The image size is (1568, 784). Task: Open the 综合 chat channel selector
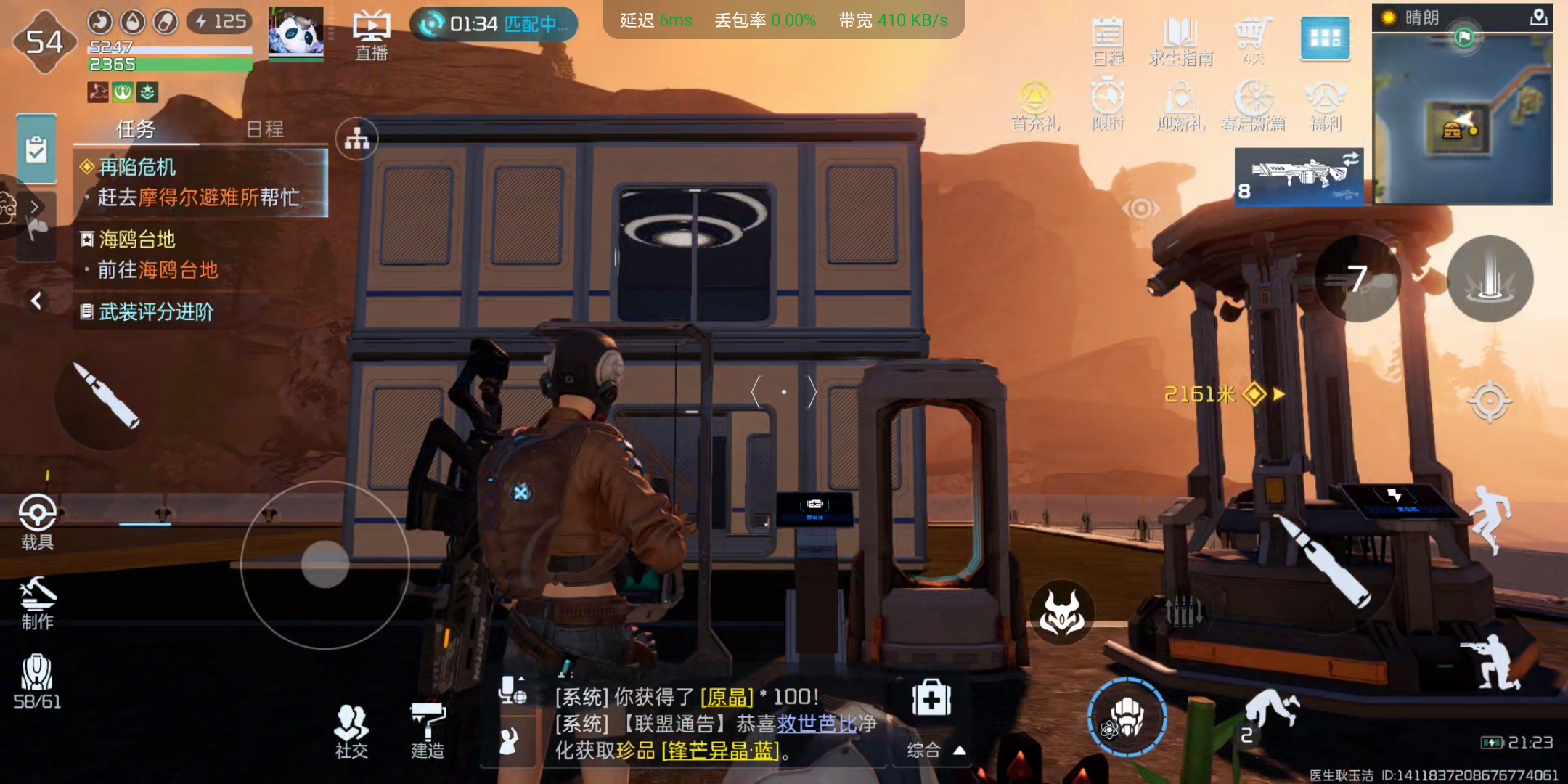point(936,750)
